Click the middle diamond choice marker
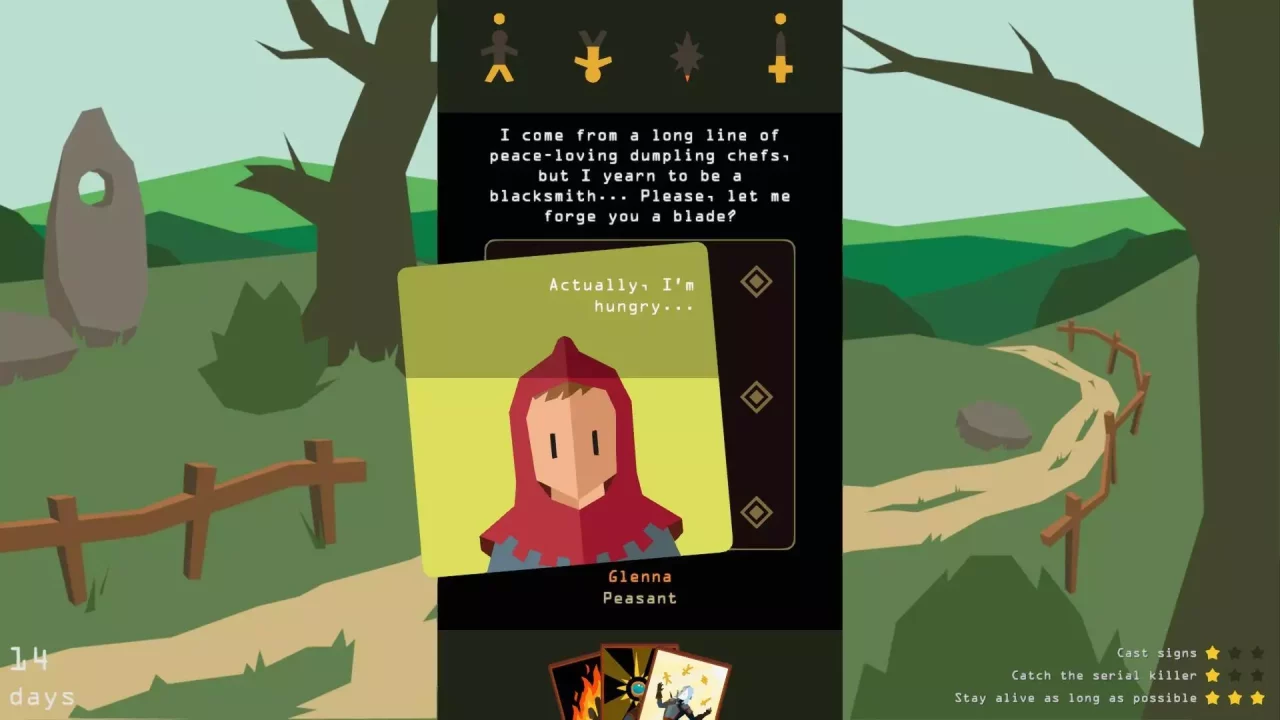Screen dimensions: 1280x720 [x=756, y=396]
